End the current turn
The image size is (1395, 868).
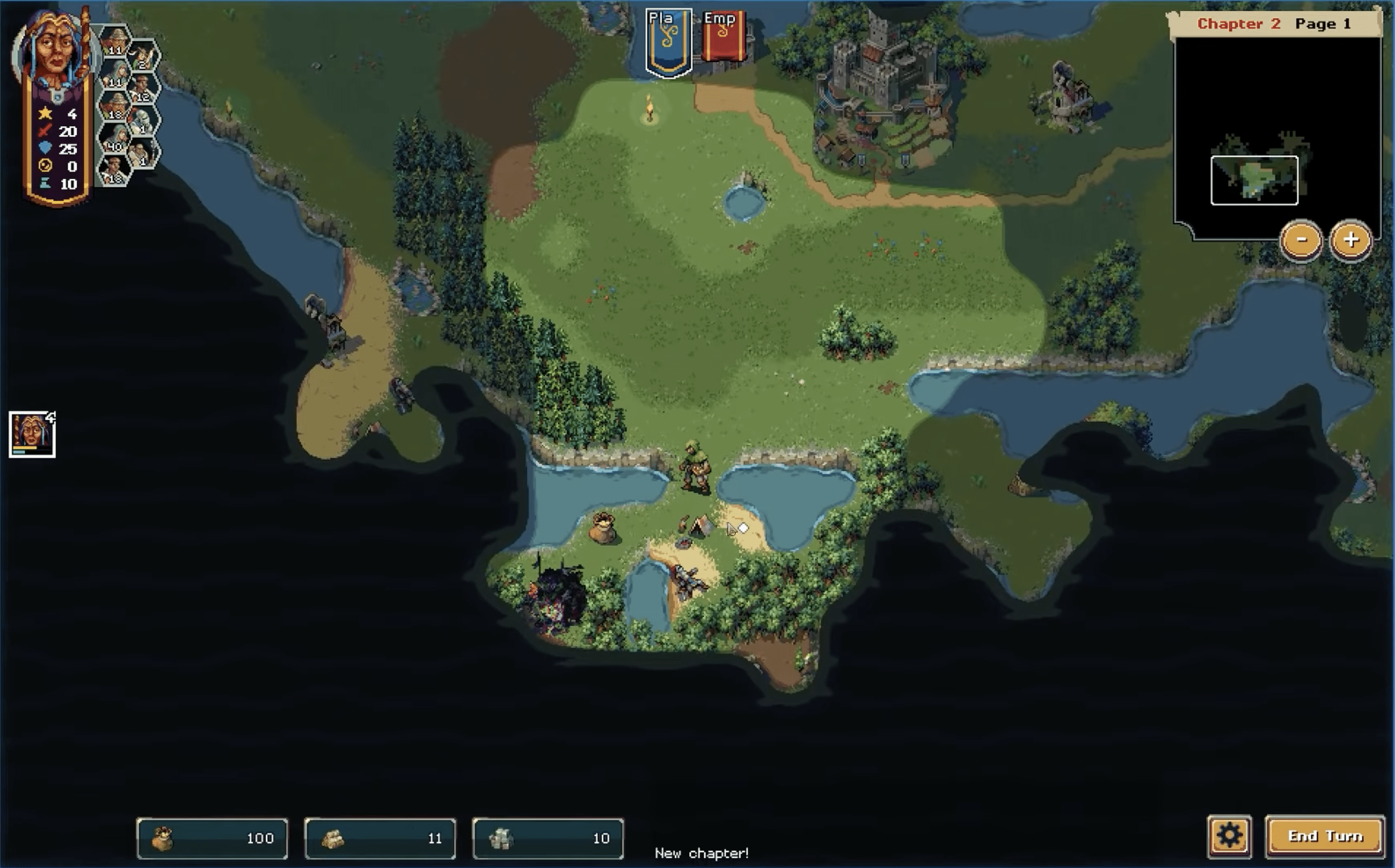click(x=1325, y=836)
